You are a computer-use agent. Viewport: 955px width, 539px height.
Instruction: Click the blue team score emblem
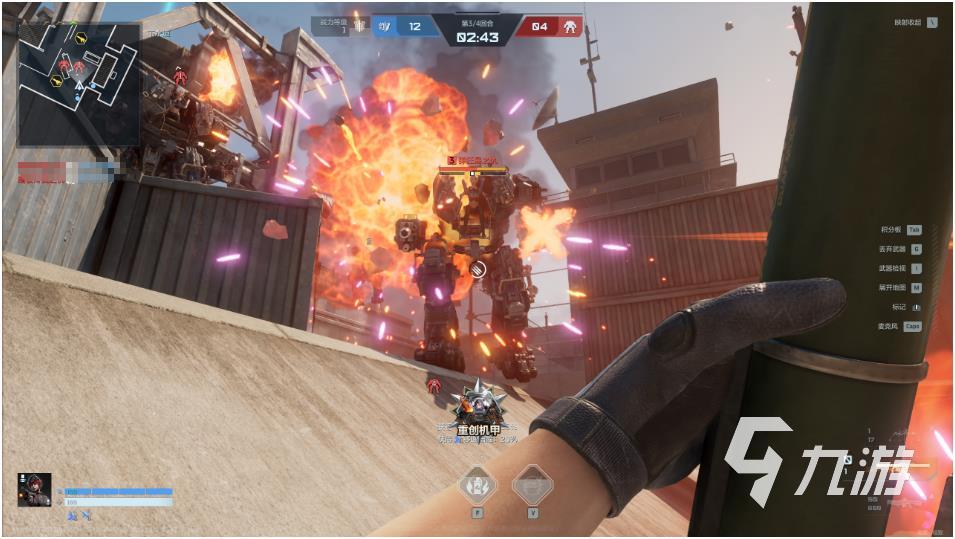pos(385,26)
